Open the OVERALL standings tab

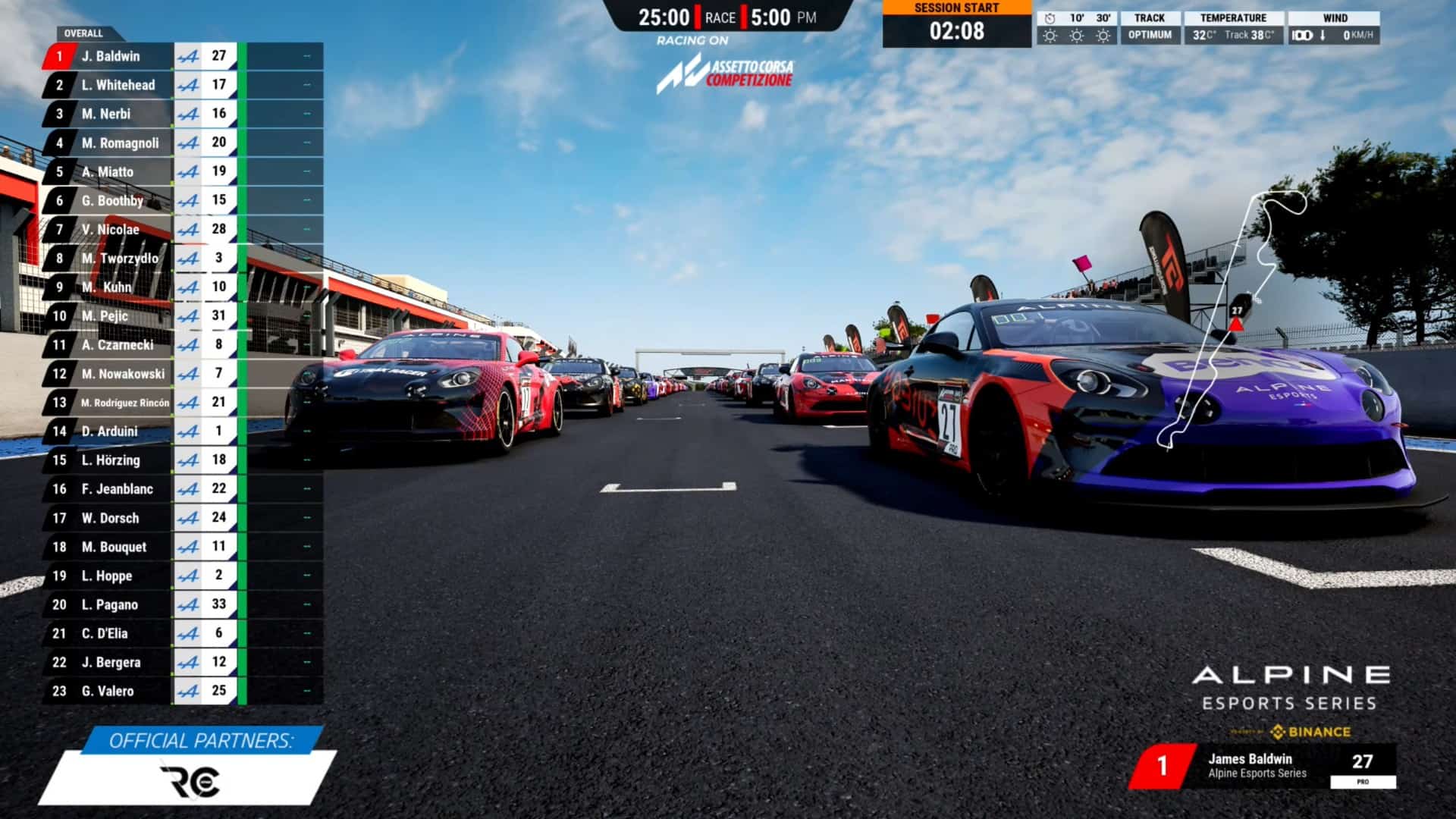click(83, 33)
